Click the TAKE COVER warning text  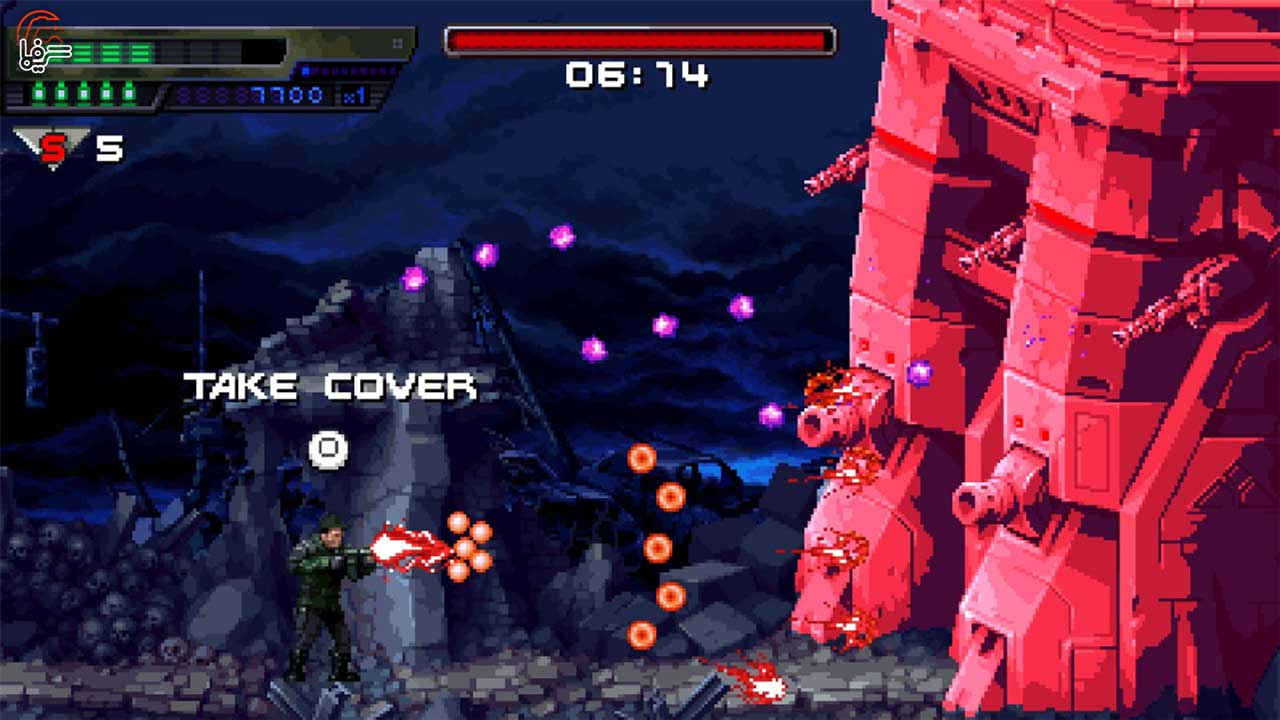tap(332, 383)
